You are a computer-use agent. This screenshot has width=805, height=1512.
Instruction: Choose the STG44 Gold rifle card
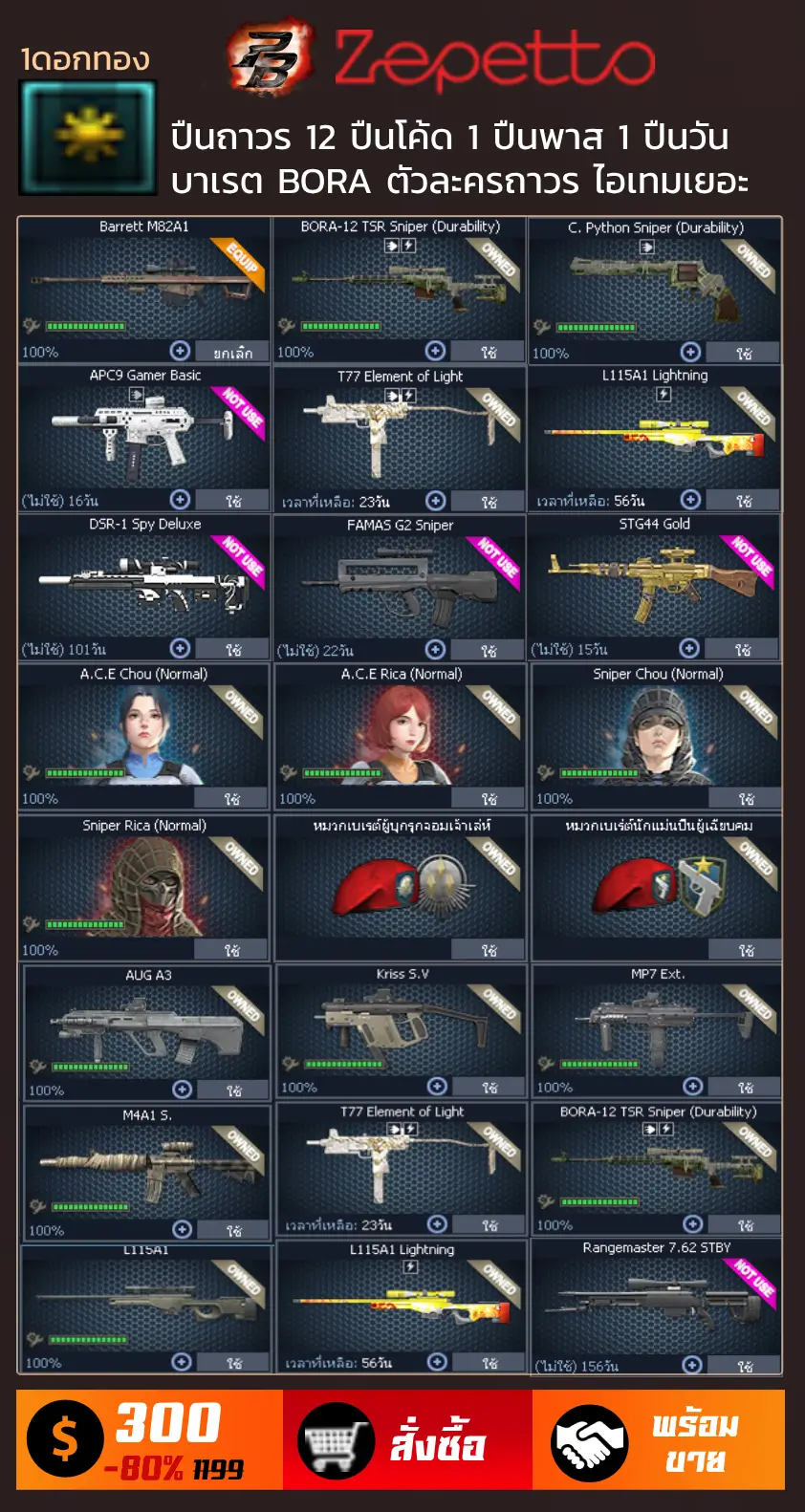pos(655,580)
